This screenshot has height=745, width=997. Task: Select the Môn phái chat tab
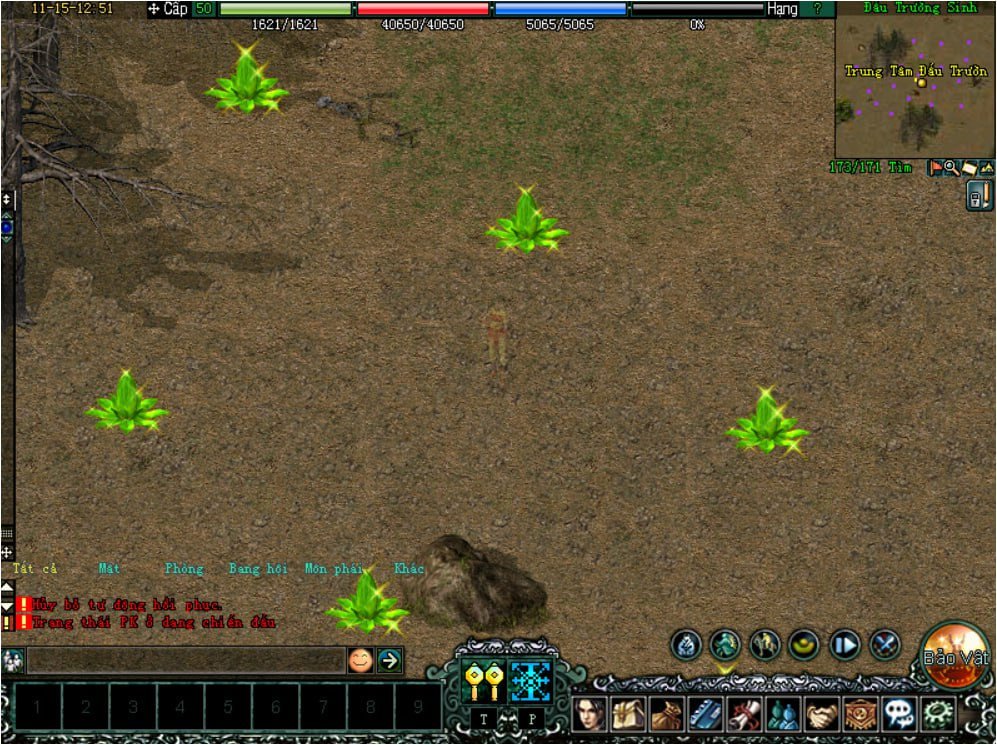coord(333,569)
